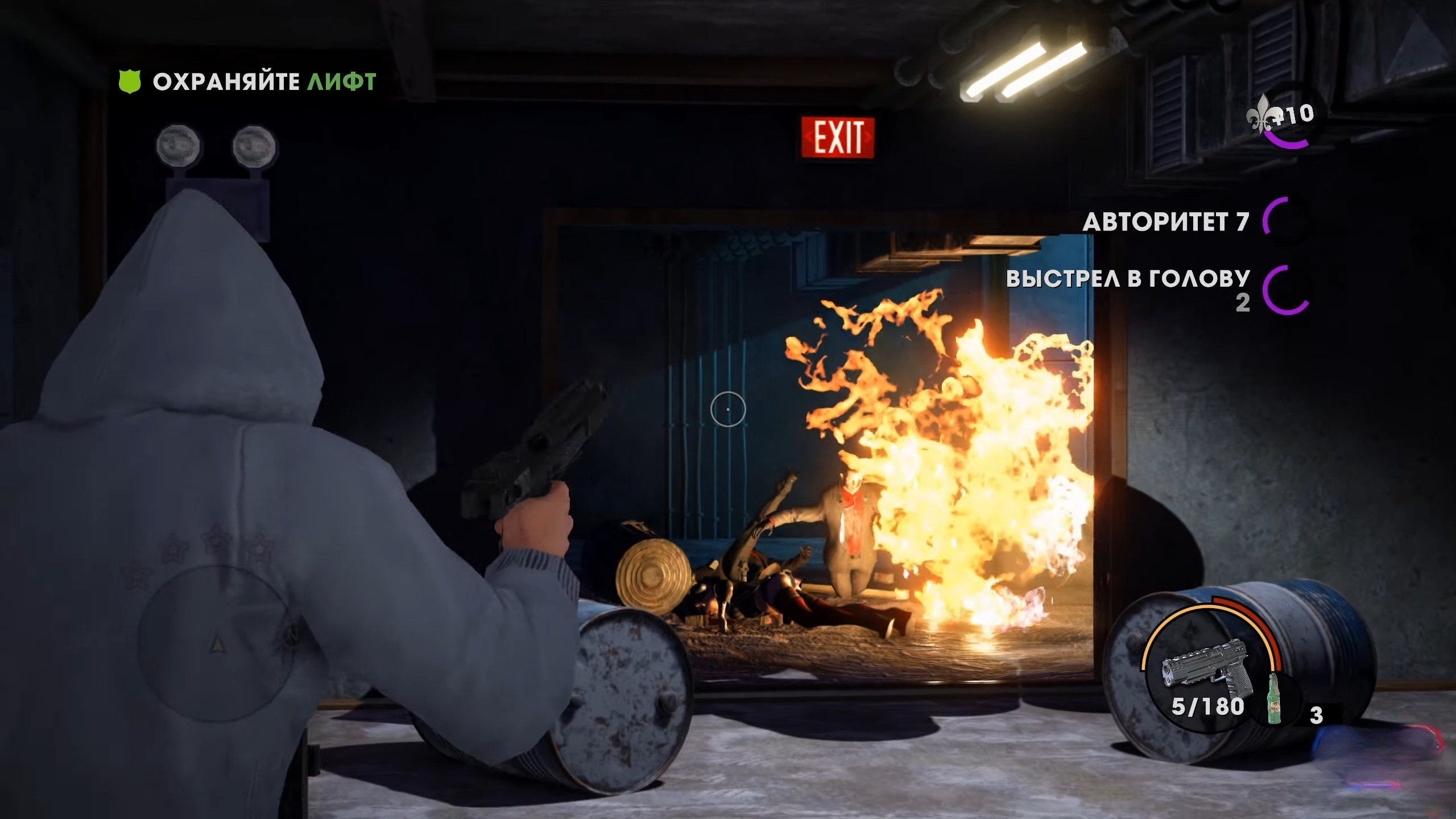
Task: Open the faint circular minimap
Action: [217, 643]
